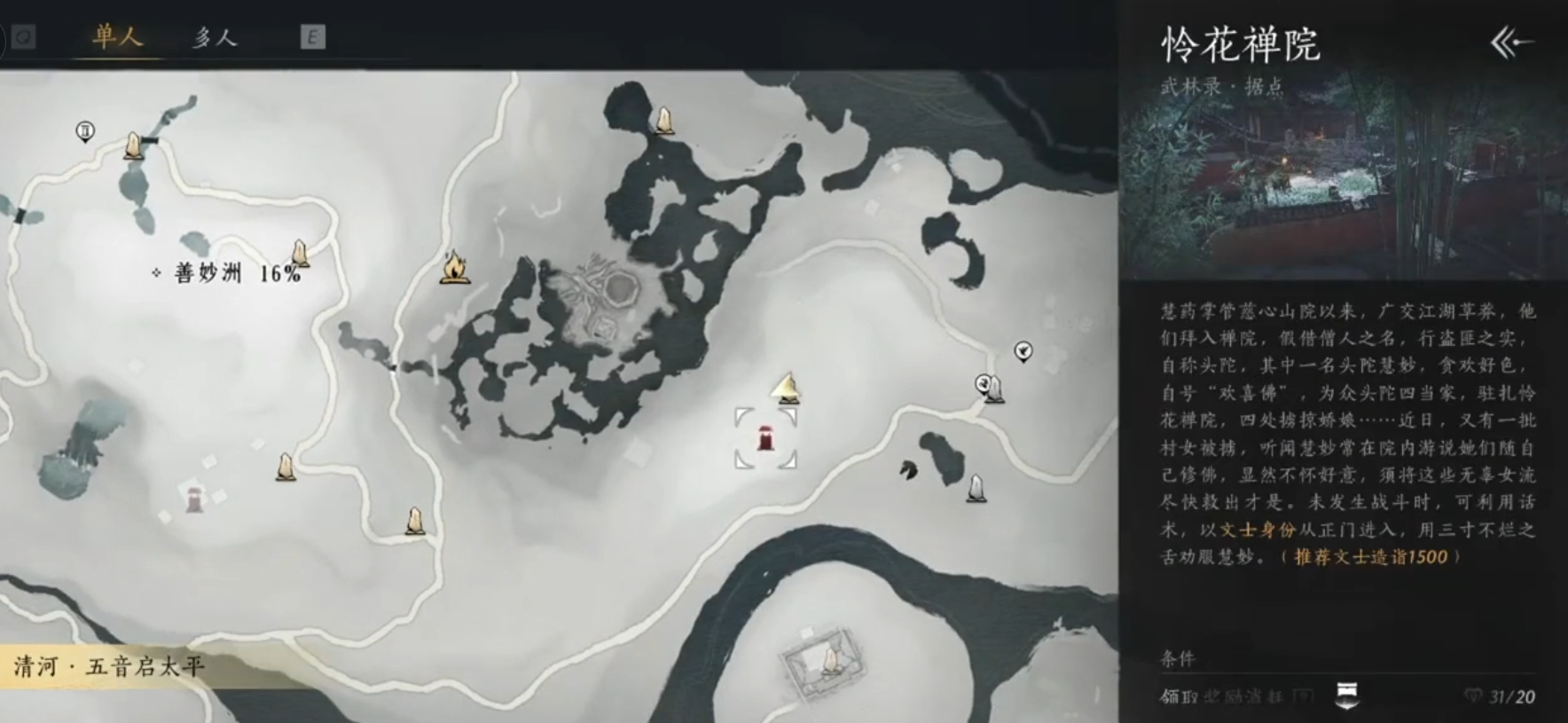Switch to the 多人 tab

215,38
